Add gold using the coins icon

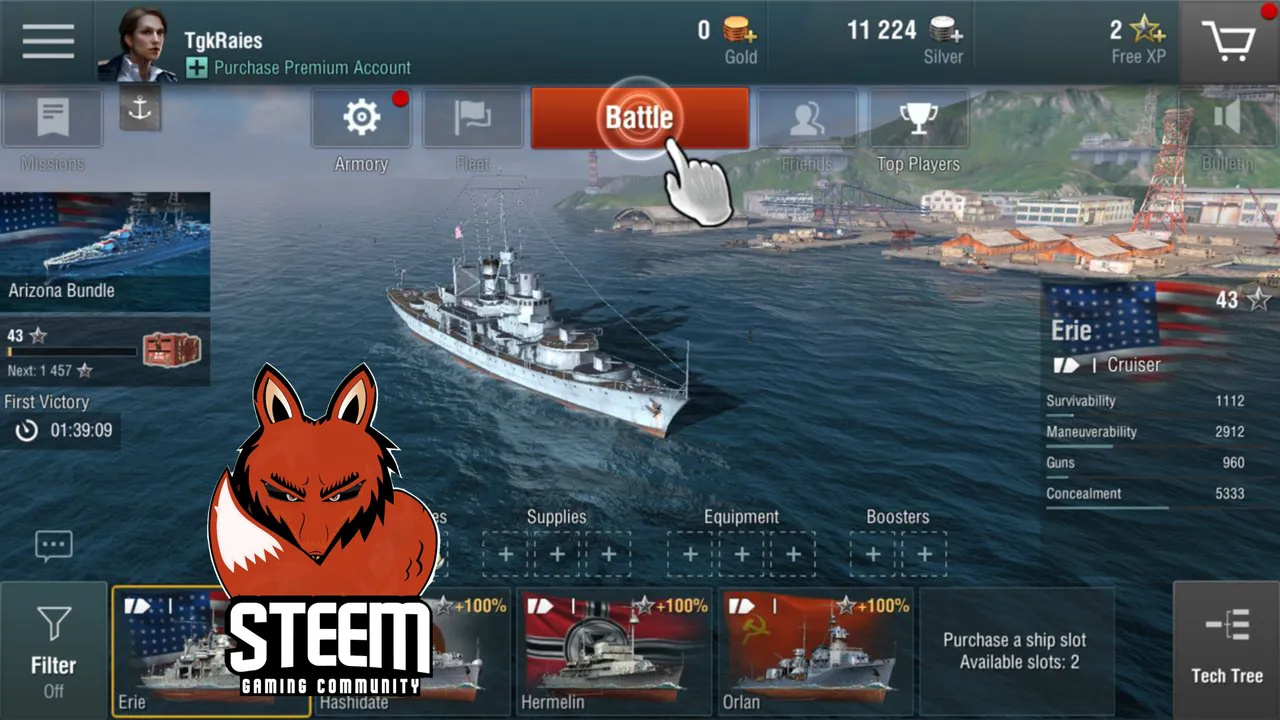pyautogui.click(x=741, y=30)
